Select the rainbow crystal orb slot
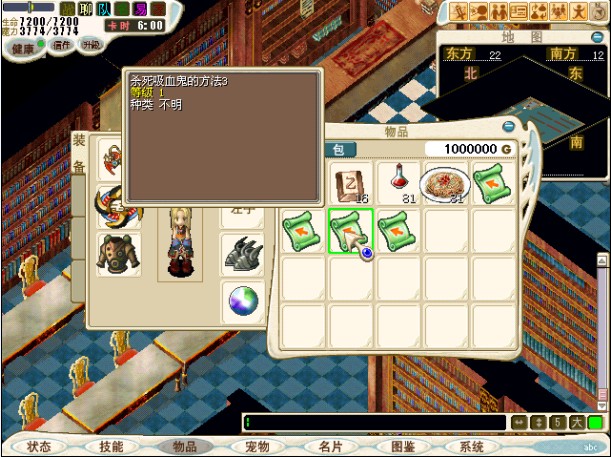 pos(242,302)
